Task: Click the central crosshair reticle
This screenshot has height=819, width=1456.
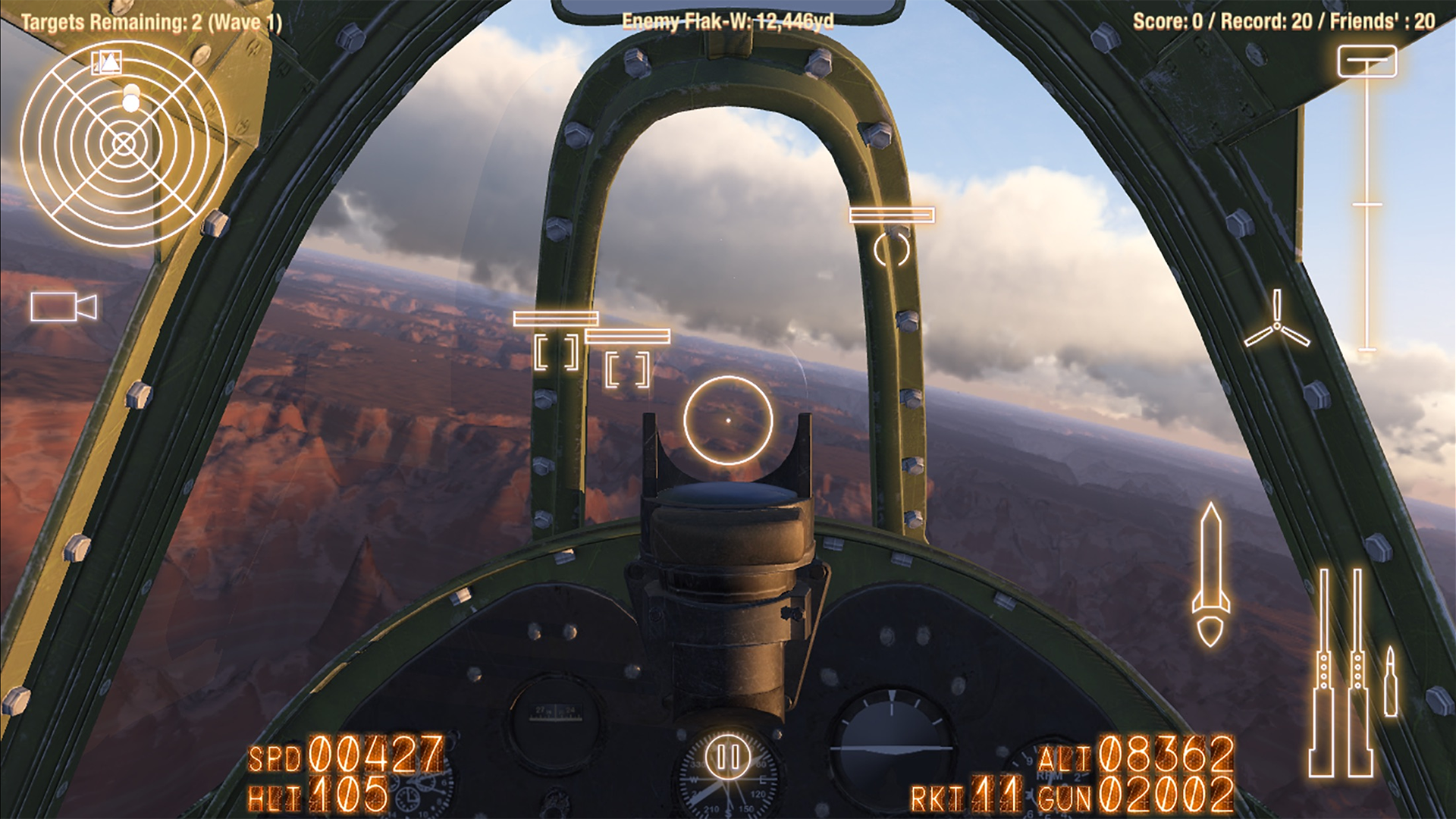Action: pos(730,422)
